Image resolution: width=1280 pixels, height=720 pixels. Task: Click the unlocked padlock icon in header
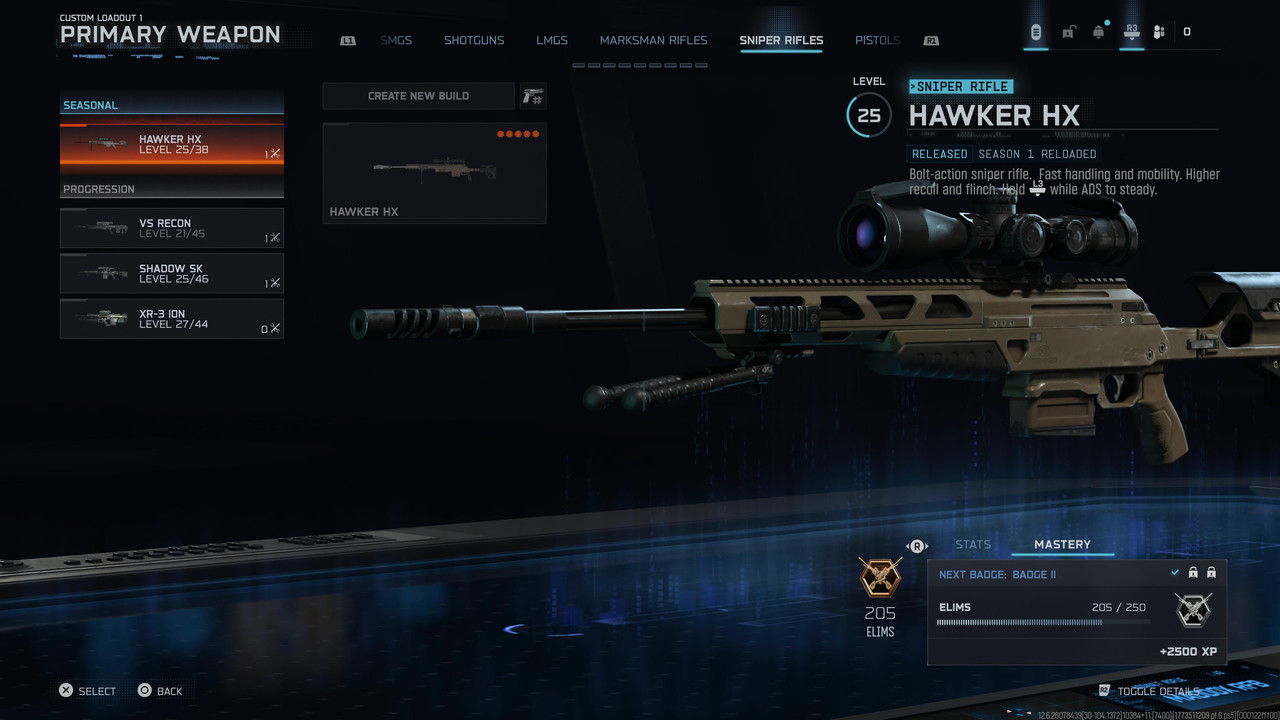coord(1068,32)
